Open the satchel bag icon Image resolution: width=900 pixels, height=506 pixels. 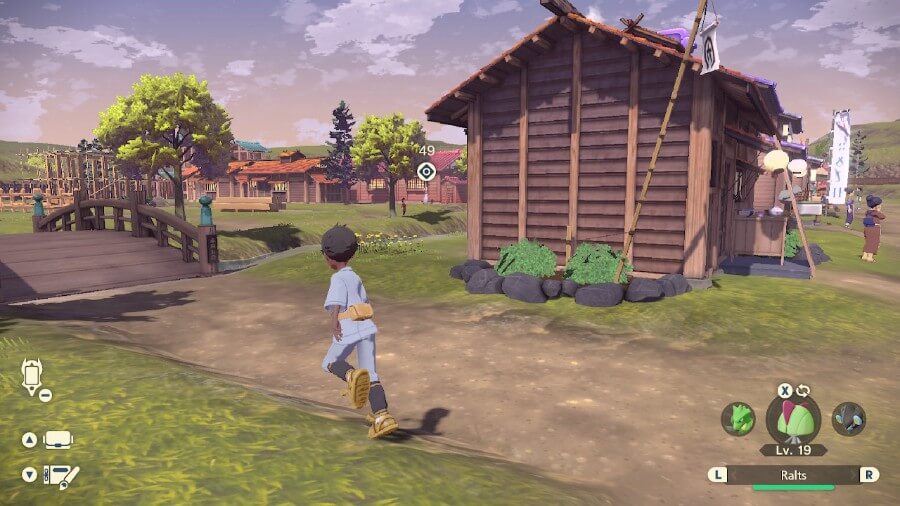coord(58,440)
